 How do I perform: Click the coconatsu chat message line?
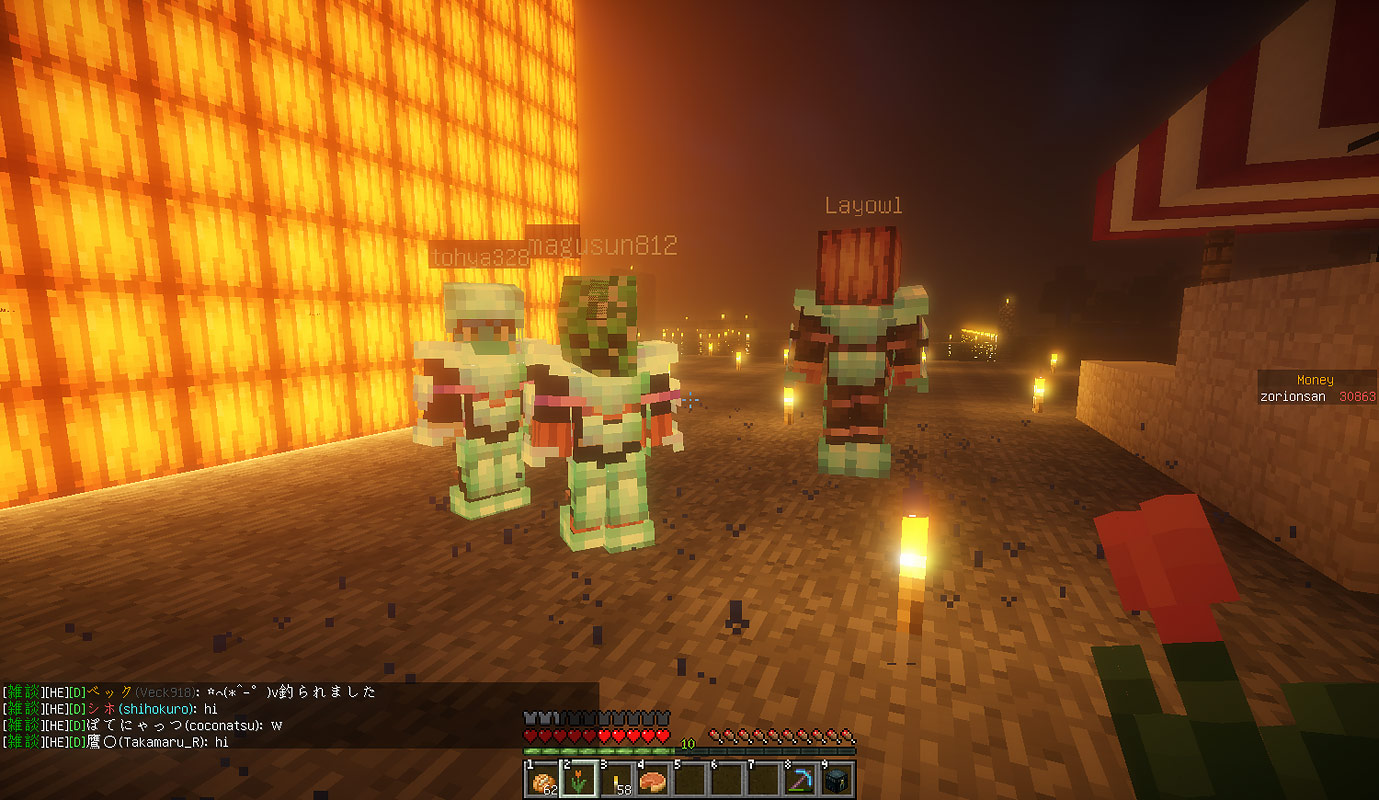click(x=143, y=725)
